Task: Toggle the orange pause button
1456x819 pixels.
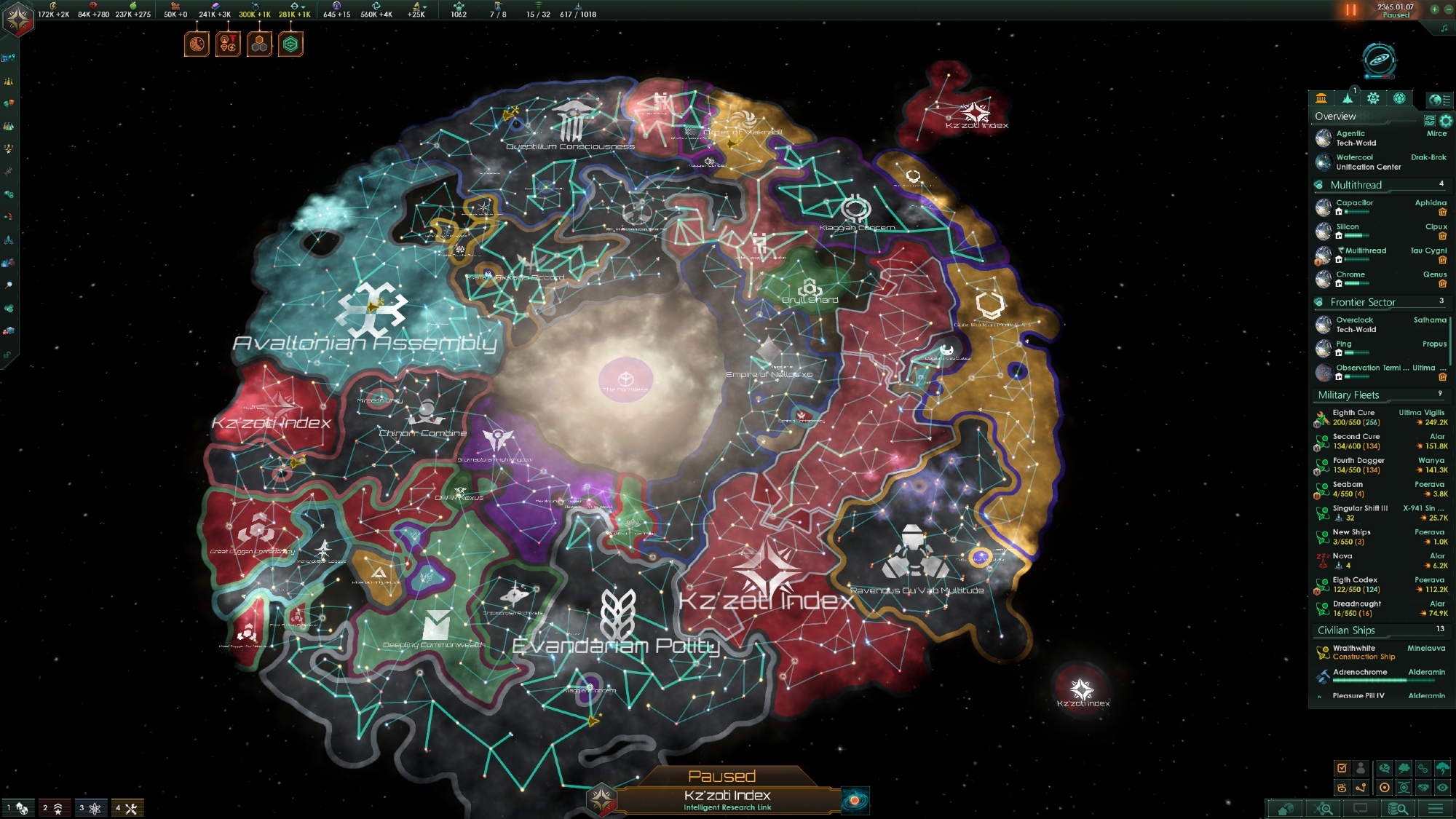Action: point(1350,10)
